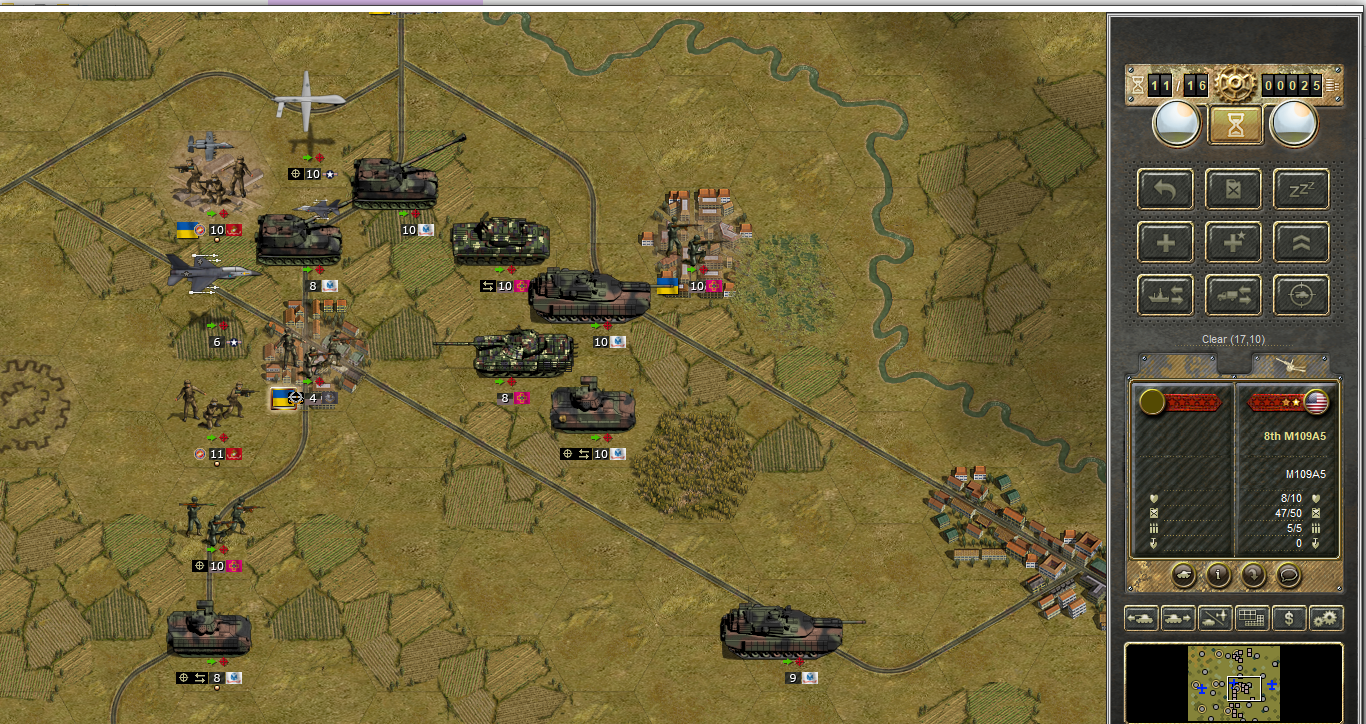Screen dimensions: 1366x724
Task: Embark via the ship transport button
Action: 1165,295
